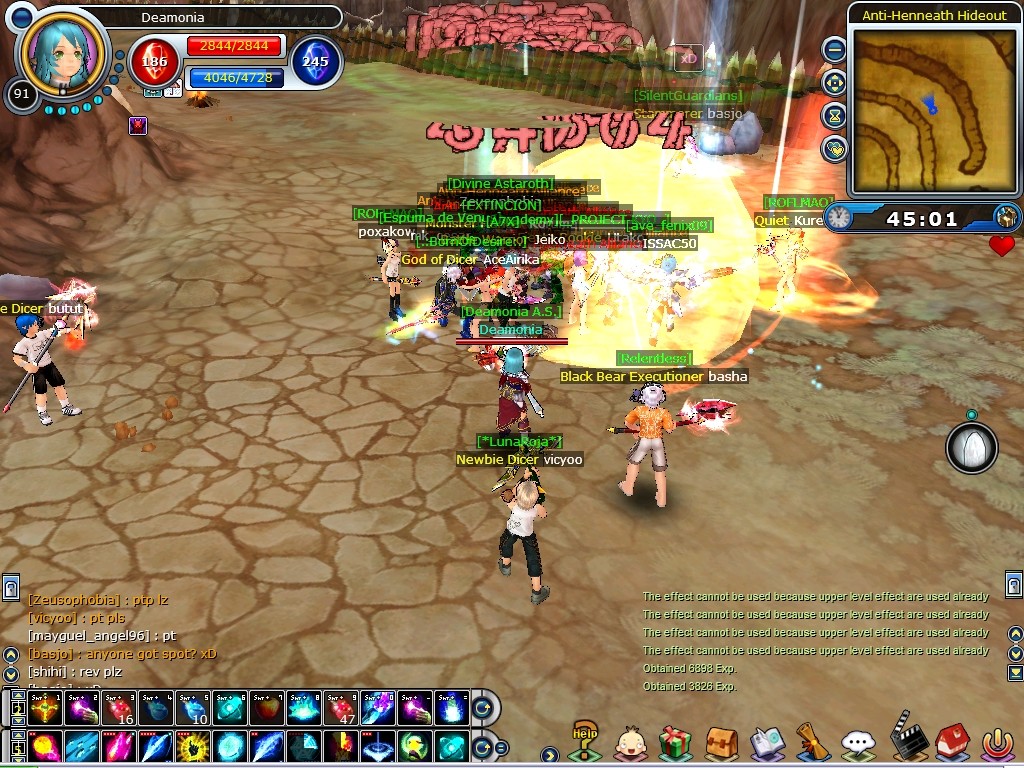This screenshot has height=768, width=1024.
Task: Open the green gift box menu
Action: click(x=676, y=742)
